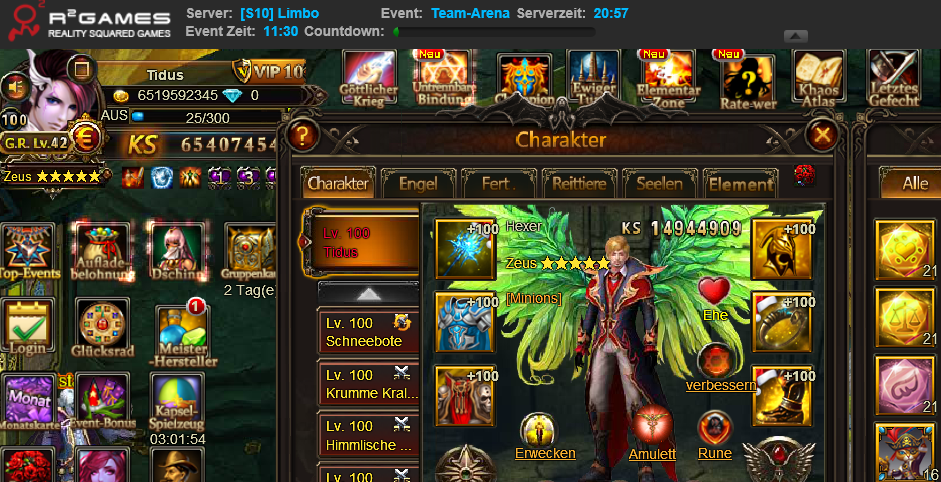The image size is (941, 482).
Task: Show the Element tab
Action: (740, 184)
